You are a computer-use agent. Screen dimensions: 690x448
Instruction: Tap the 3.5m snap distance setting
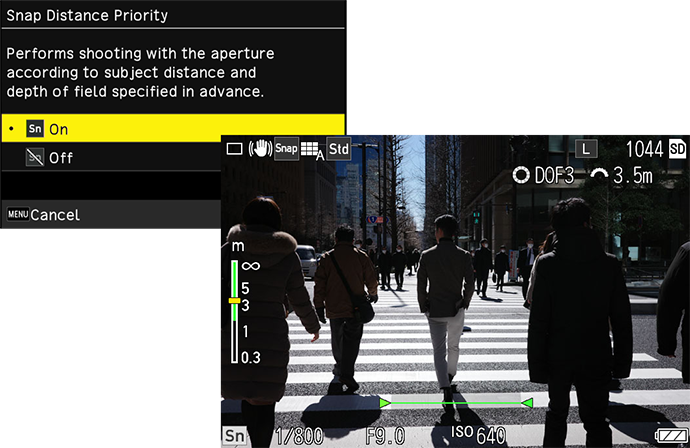622,176
